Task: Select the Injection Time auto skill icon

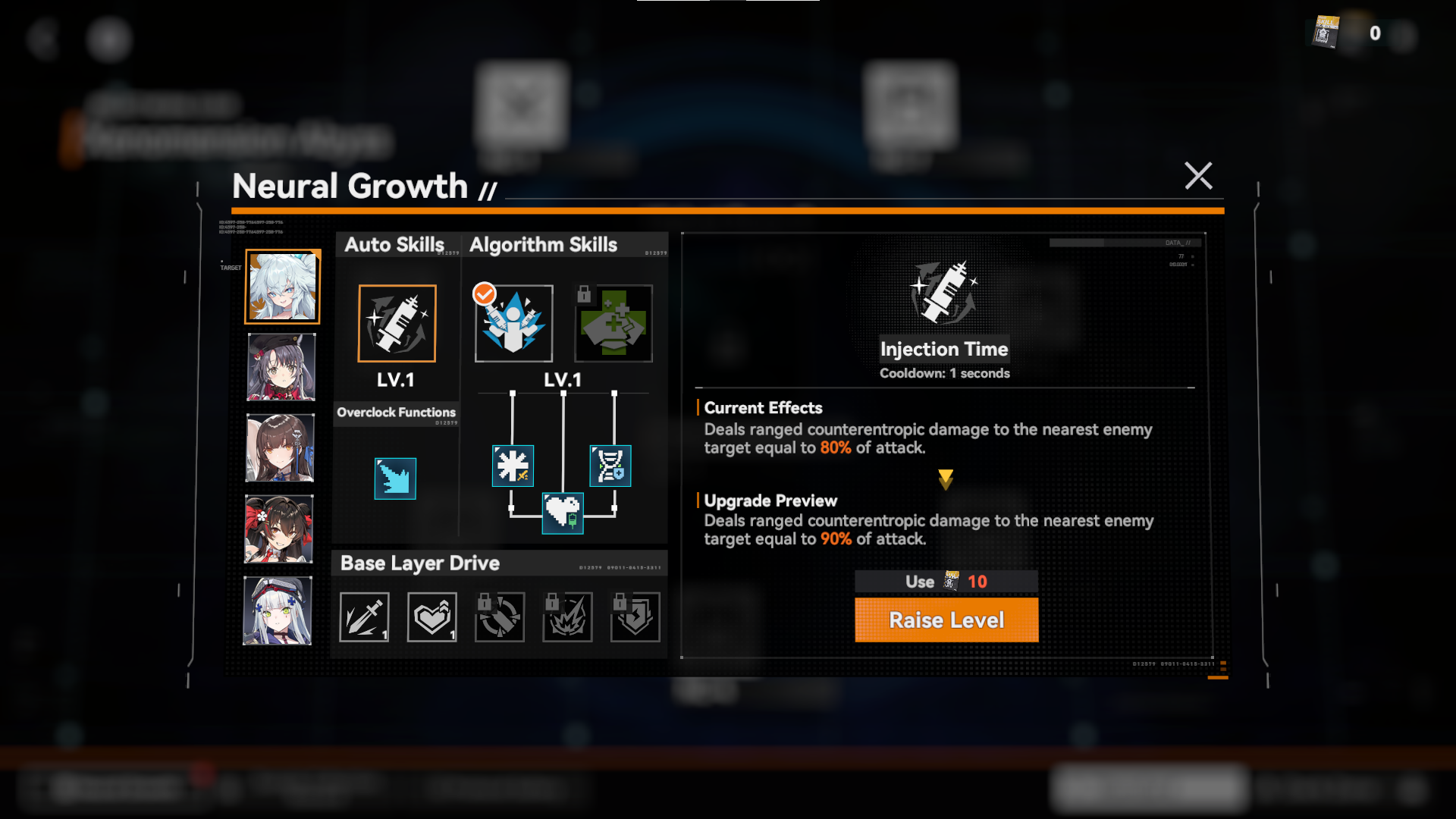Action: pos(397,324)
